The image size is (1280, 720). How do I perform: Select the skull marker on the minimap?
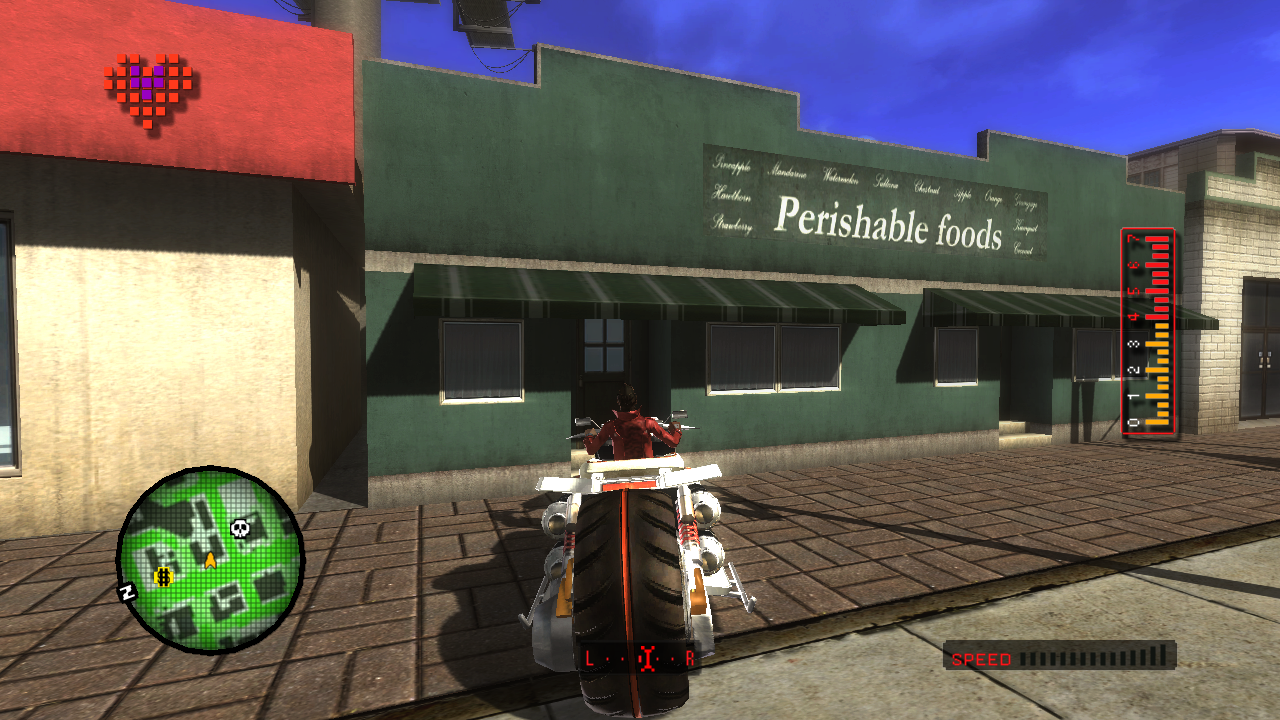pos(240,527)
